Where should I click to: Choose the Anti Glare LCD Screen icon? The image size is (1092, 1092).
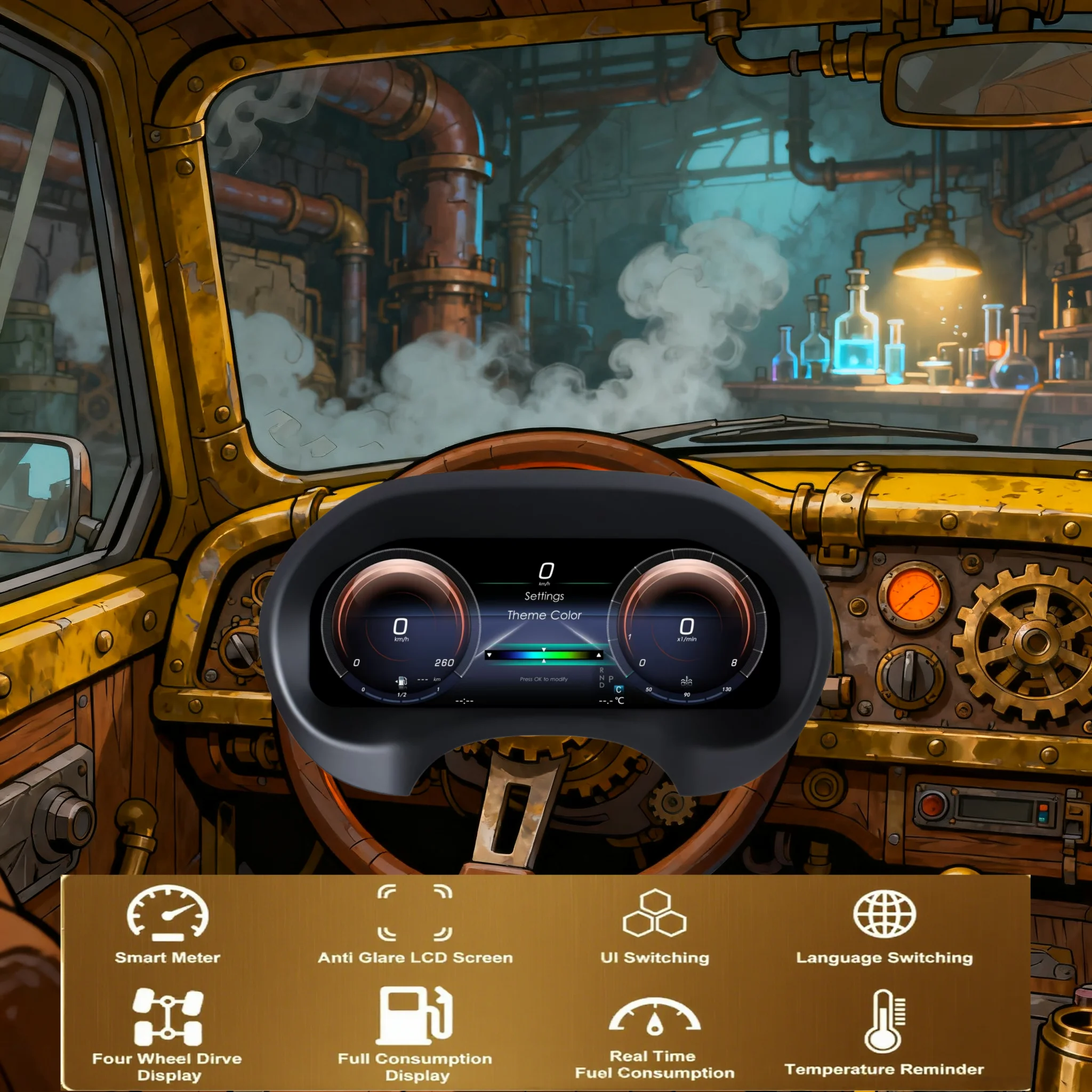coord(415,912)
